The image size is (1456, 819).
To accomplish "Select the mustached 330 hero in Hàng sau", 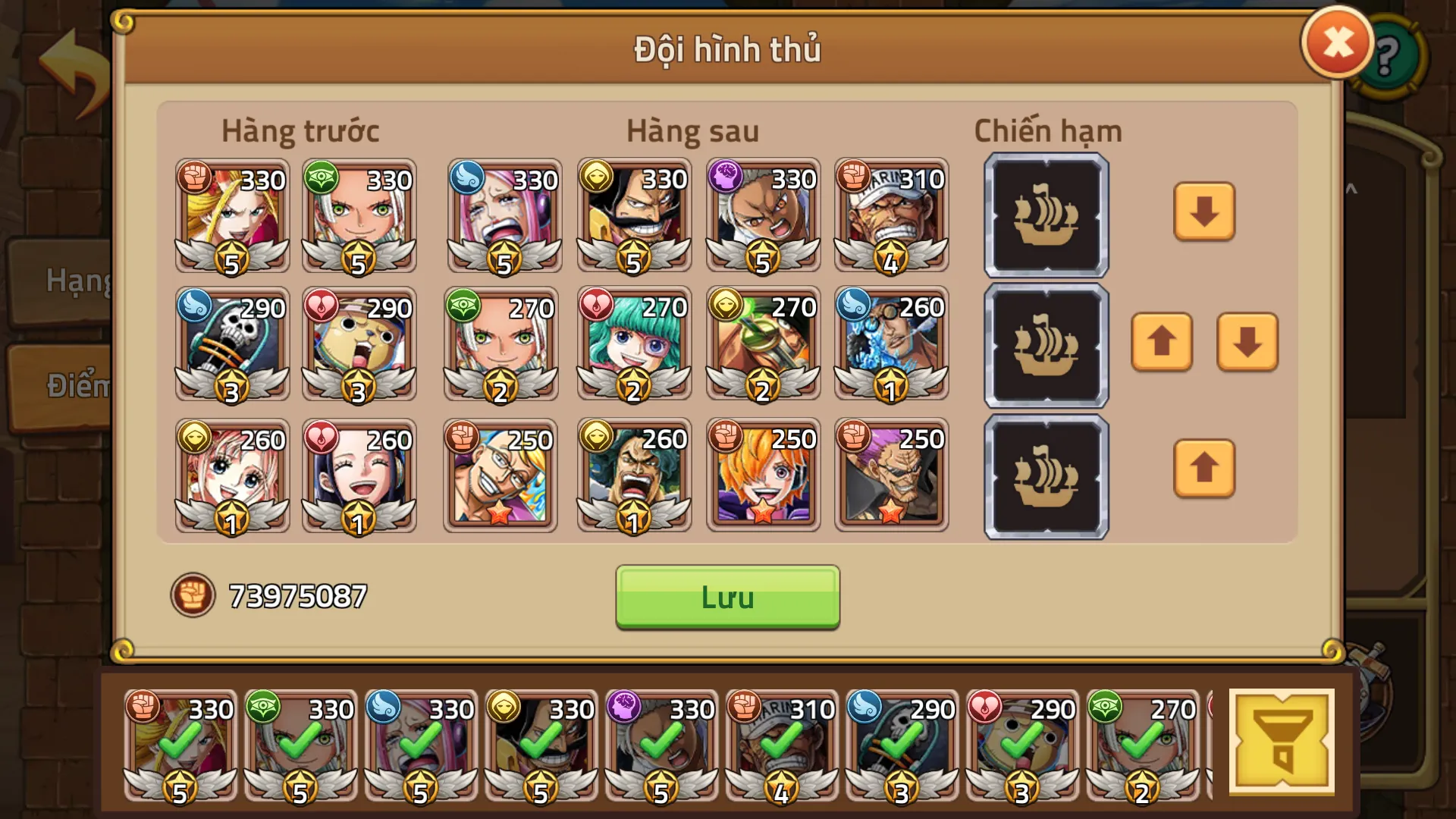I will click(634, 218).
